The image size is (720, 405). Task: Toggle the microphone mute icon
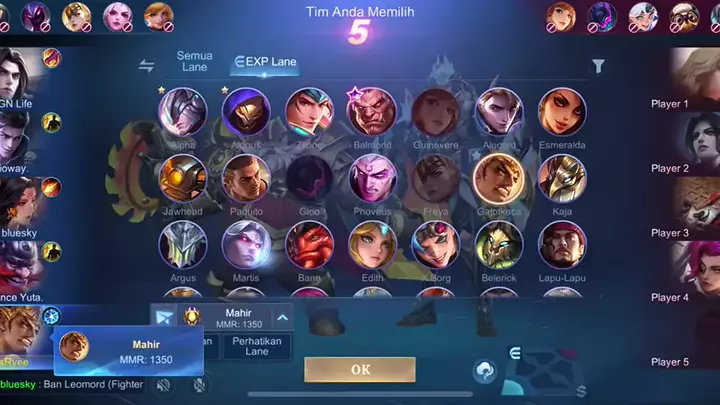coord(200,385)
